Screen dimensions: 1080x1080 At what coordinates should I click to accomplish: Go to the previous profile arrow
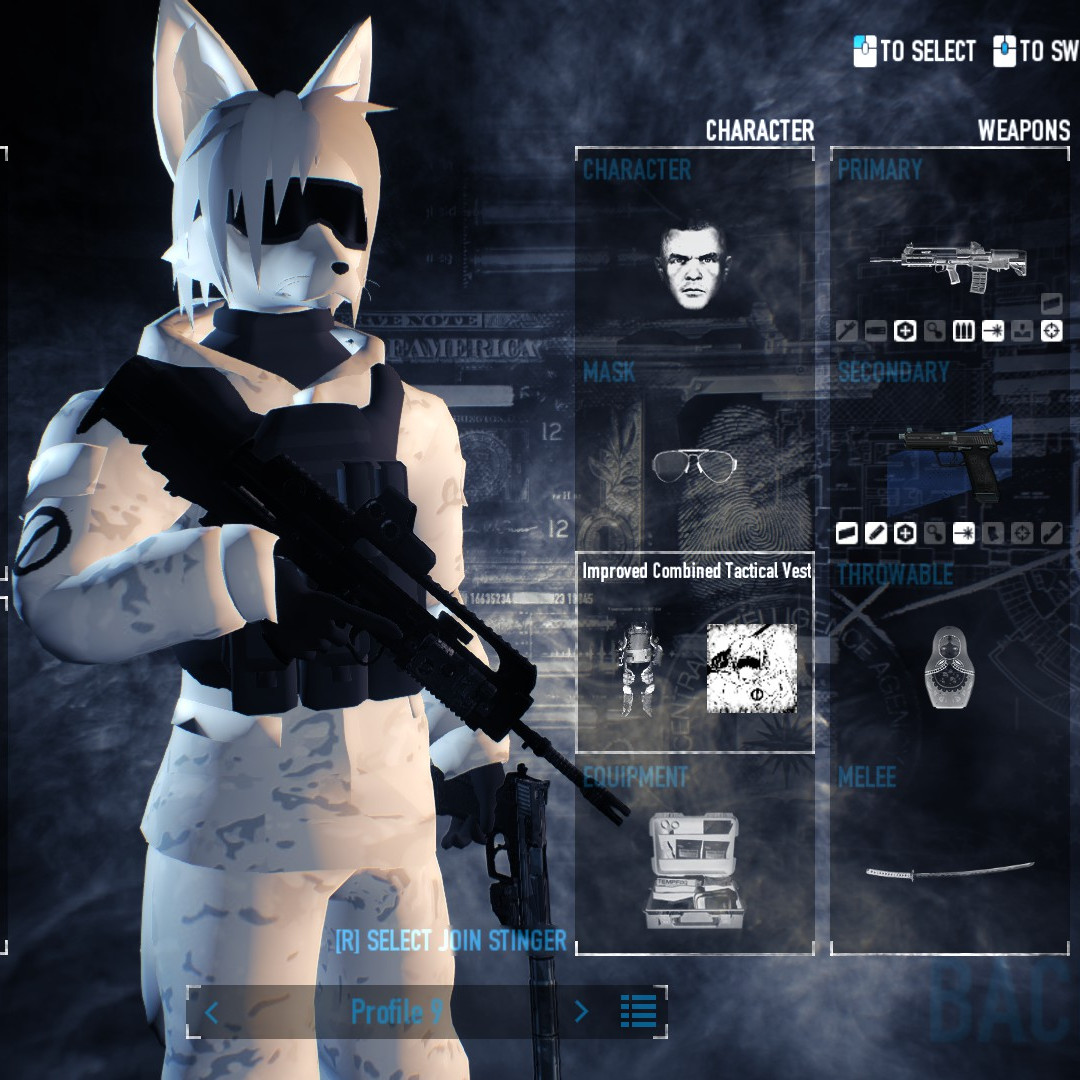coord(211,1012)
